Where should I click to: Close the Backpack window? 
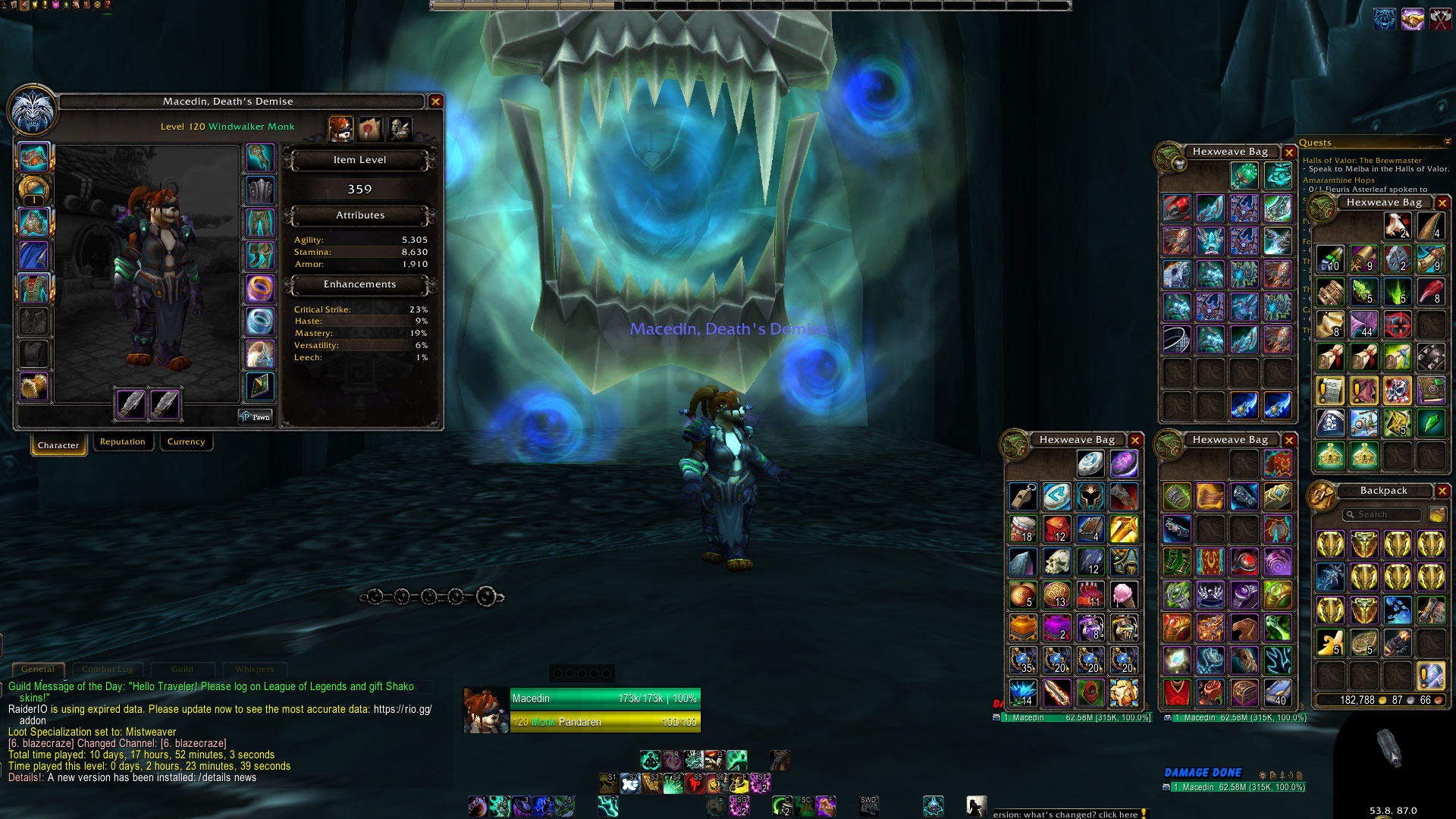1442,491
